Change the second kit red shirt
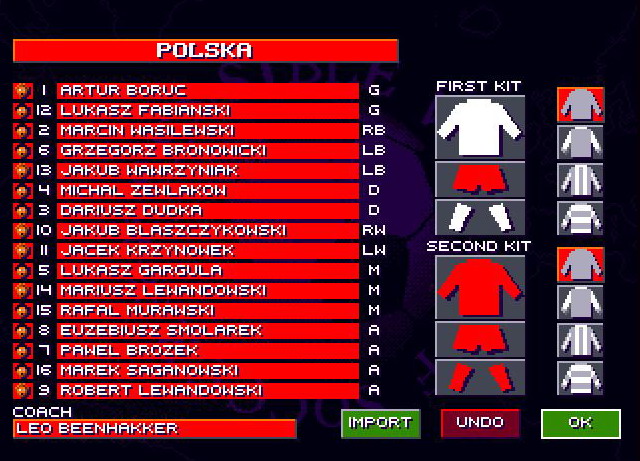640x461 pixels. pos(480,286)
